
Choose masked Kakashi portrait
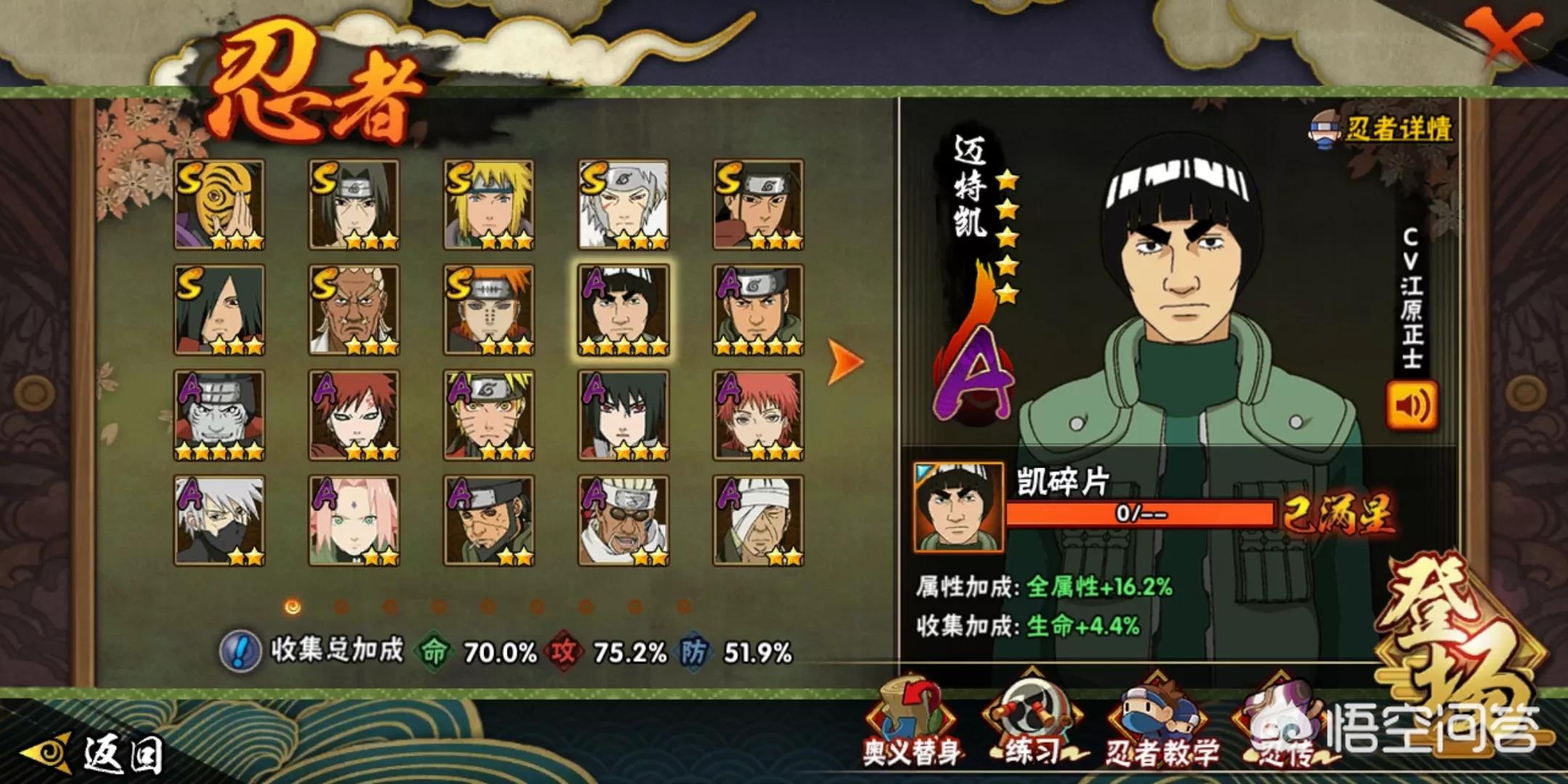click(x=219, y=520)
